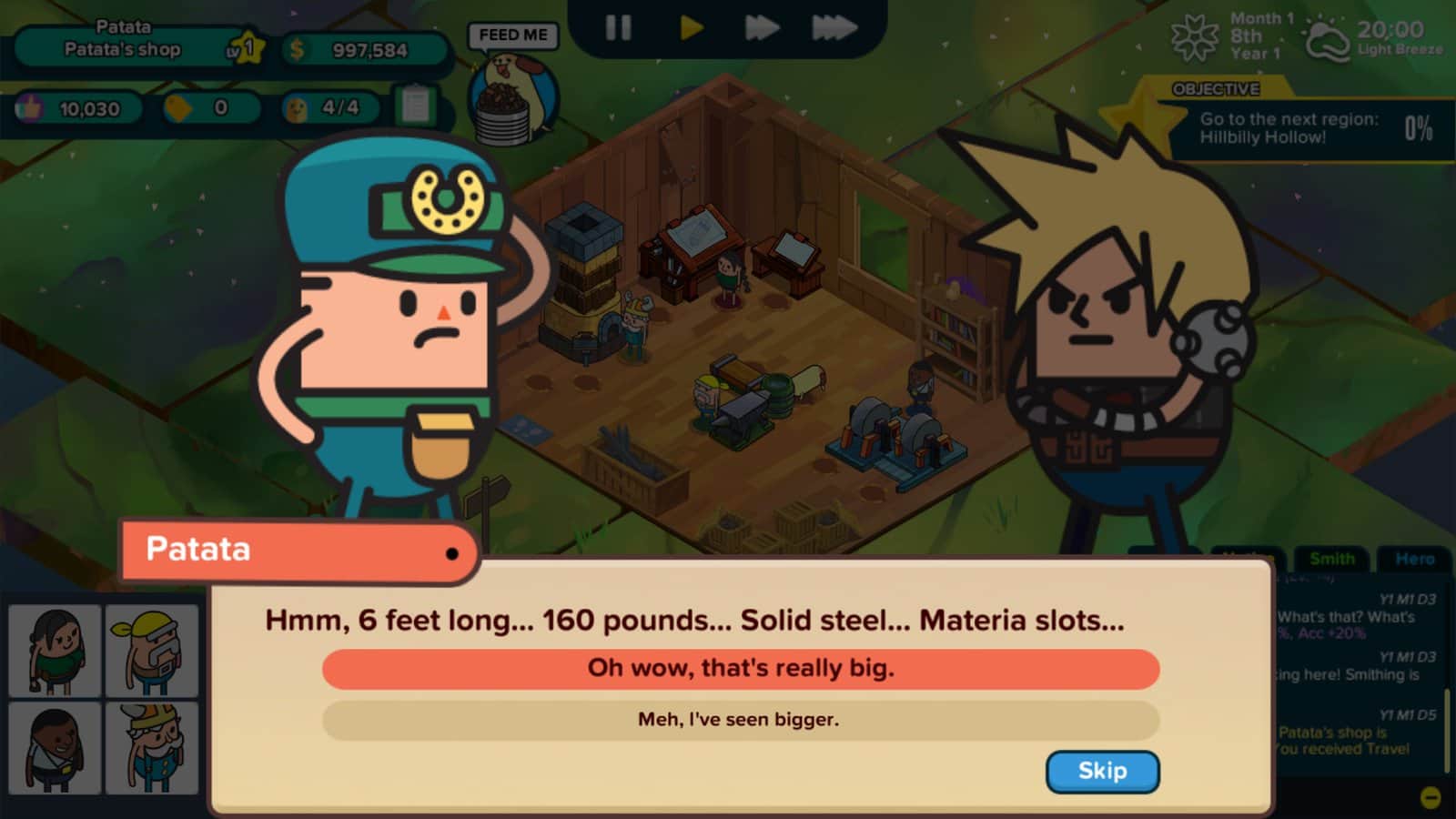Select the yellow bandana smith portrait
The width and height of the screenshot is (1456, 819).
[152, 651]
